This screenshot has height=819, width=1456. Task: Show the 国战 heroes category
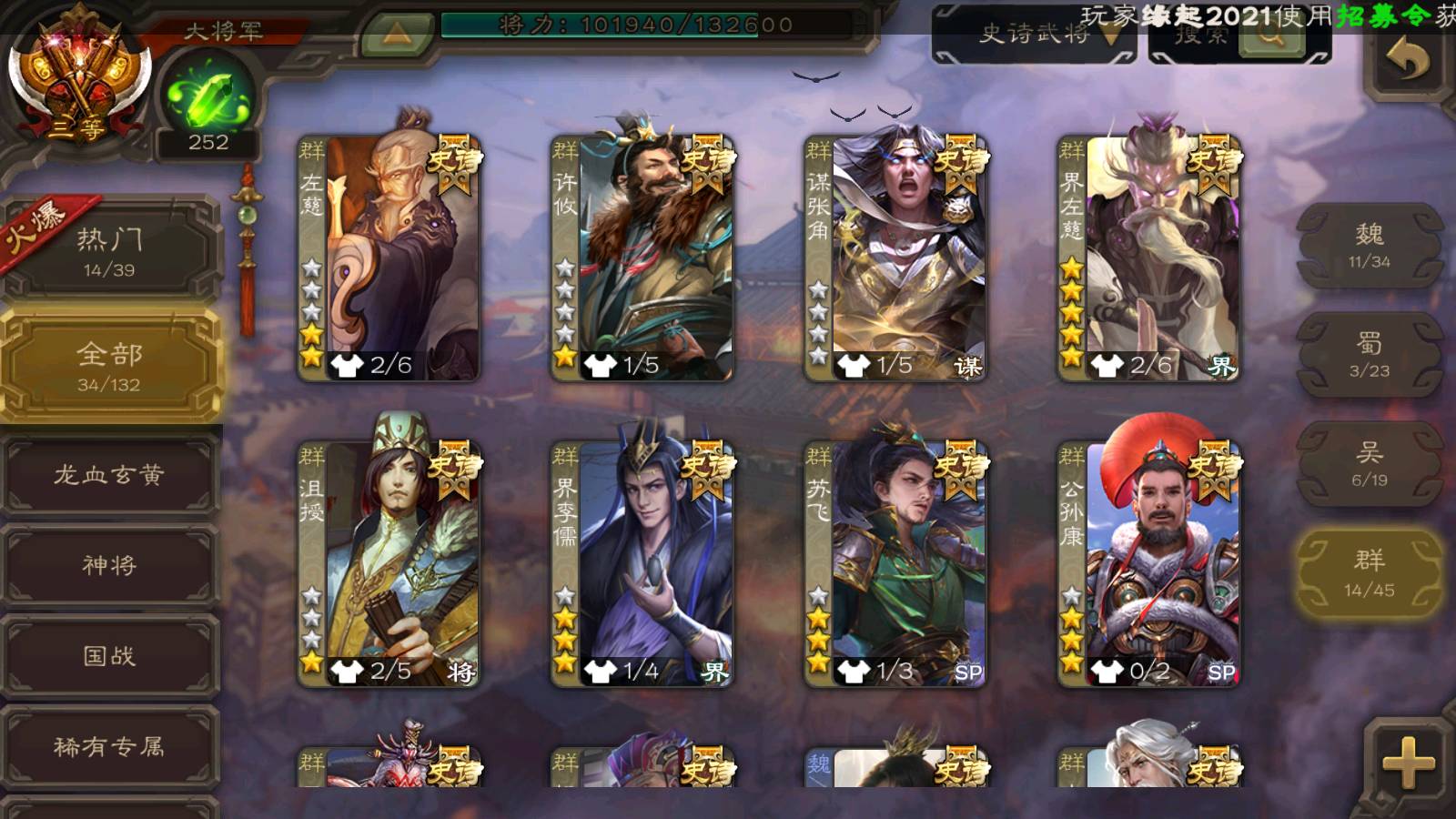coord(109,656)
